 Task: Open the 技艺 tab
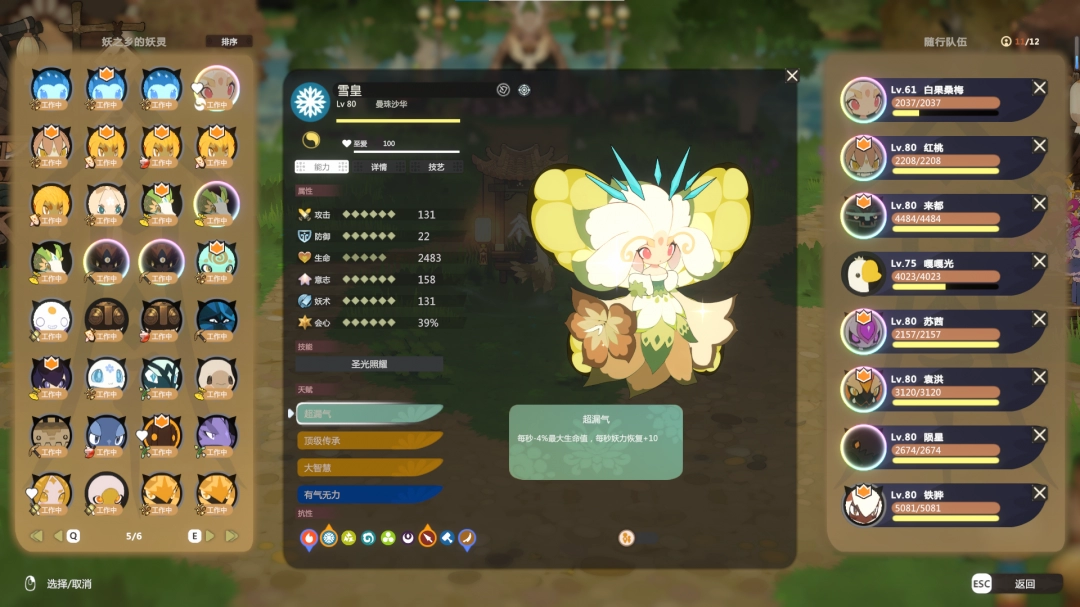(x=436, y=167)
